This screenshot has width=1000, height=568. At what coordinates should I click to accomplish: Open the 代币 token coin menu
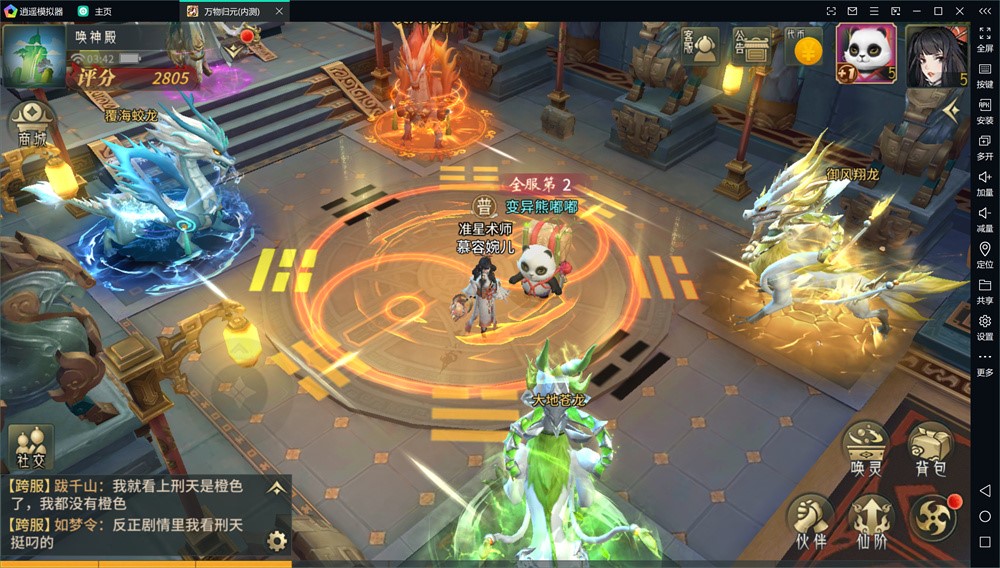pyautogui.click(x=802, y=46)
